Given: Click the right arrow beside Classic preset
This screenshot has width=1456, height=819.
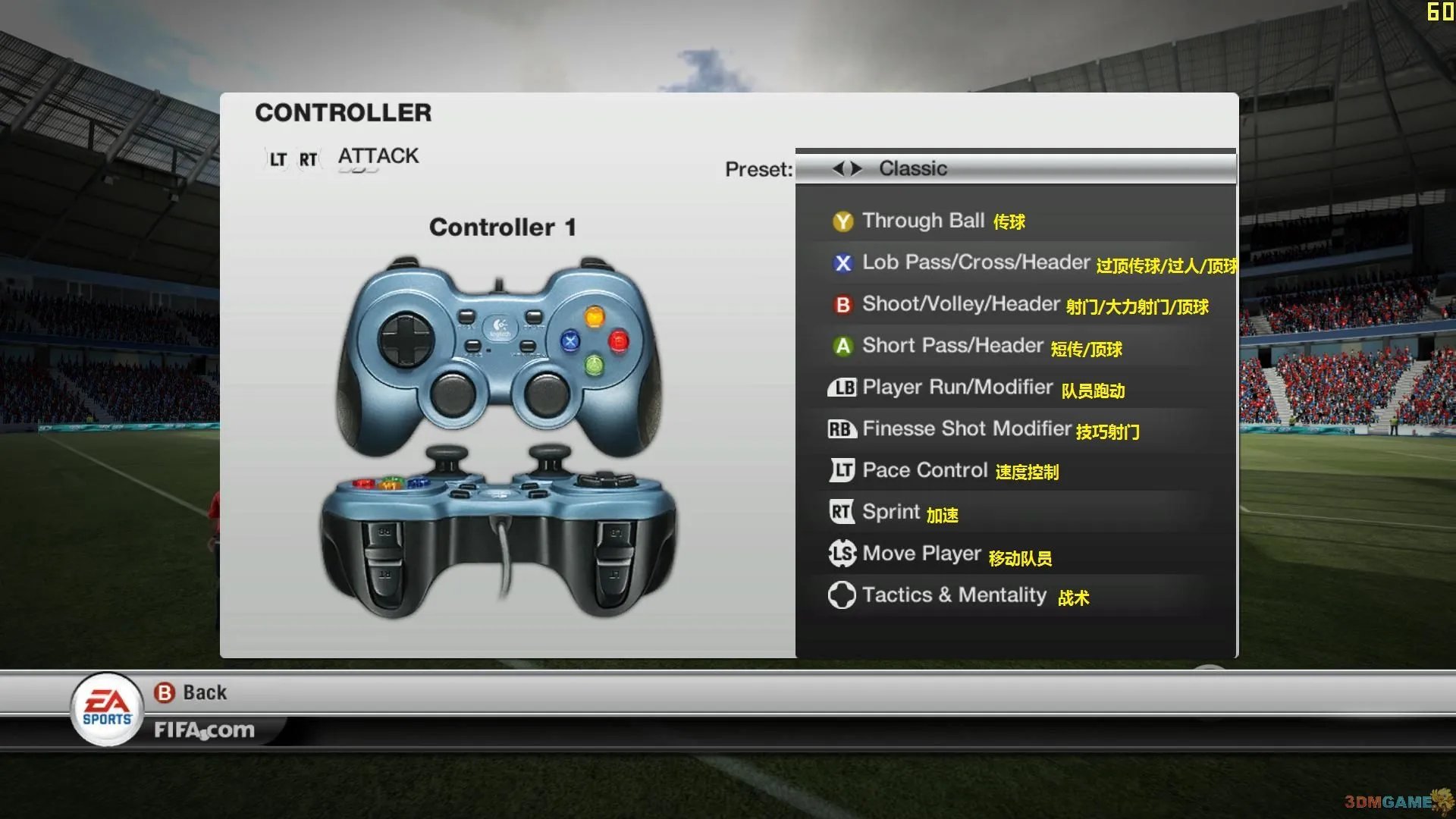Looking at the screenshot, I should click(856, 168).
